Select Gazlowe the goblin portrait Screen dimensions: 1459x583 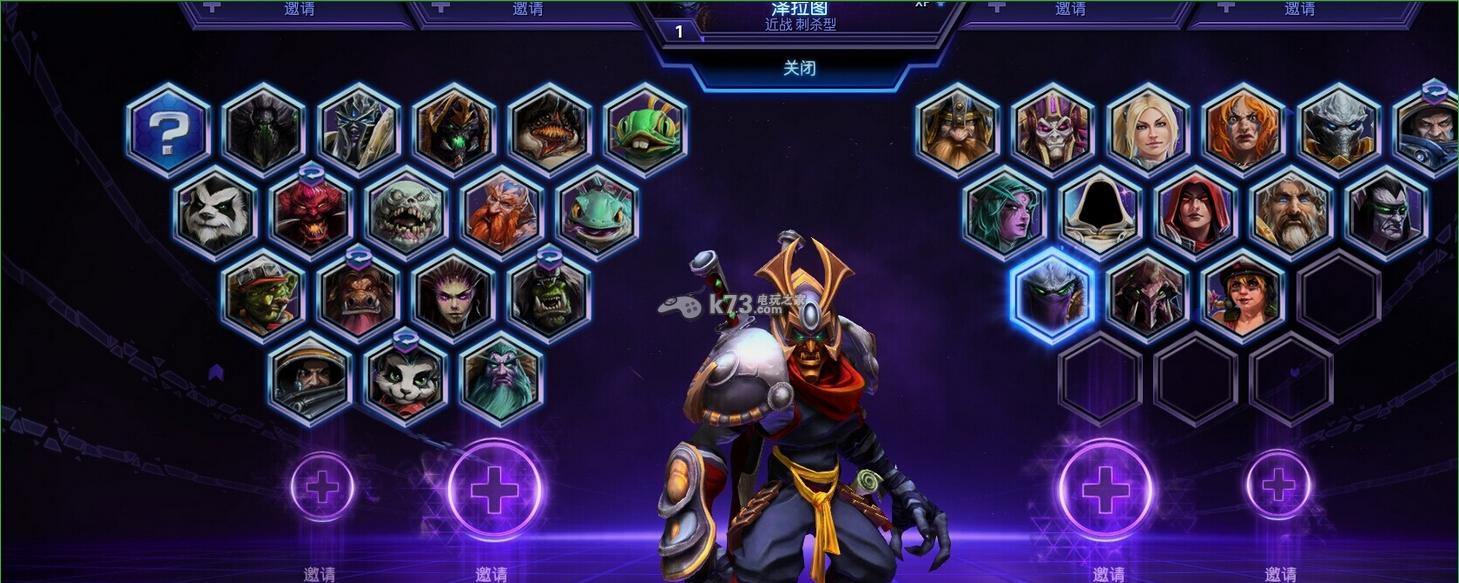point(263,297)
